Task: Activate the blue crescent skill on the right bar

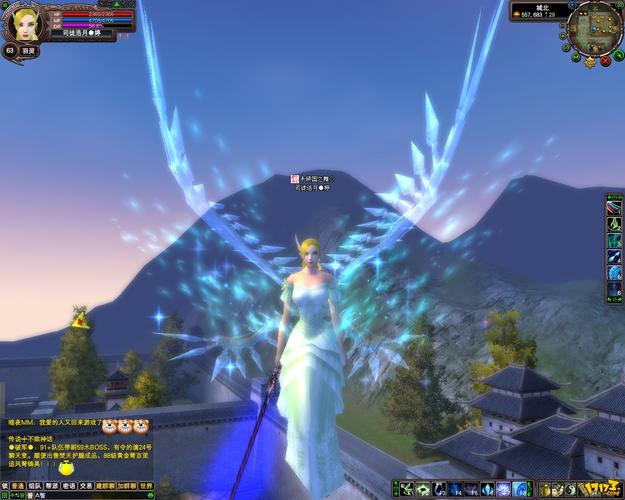Action: pyautogui.click(x=614, y=274)
